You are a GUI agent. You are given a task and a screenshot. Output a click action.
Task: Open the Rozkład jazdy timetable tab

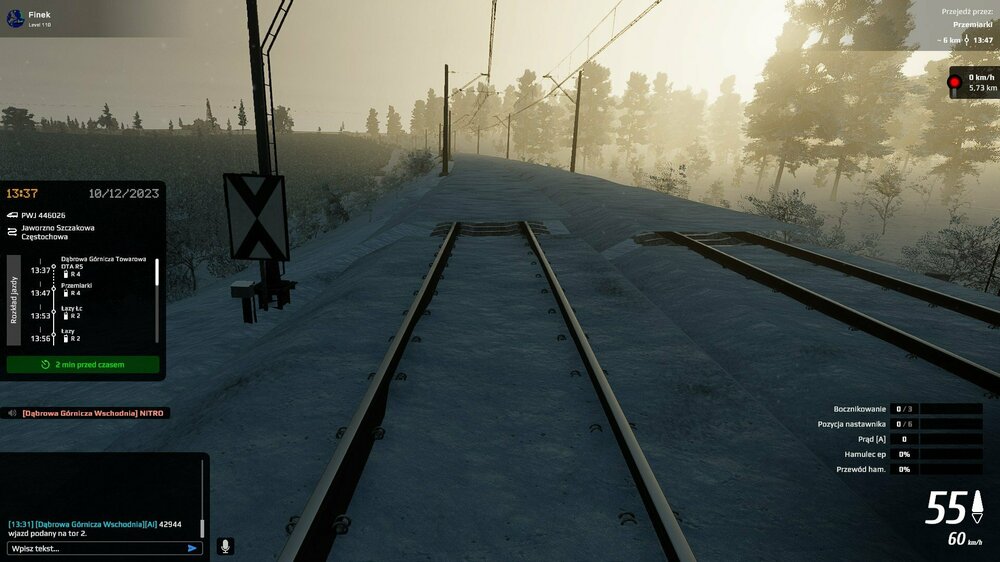(14, 300)
